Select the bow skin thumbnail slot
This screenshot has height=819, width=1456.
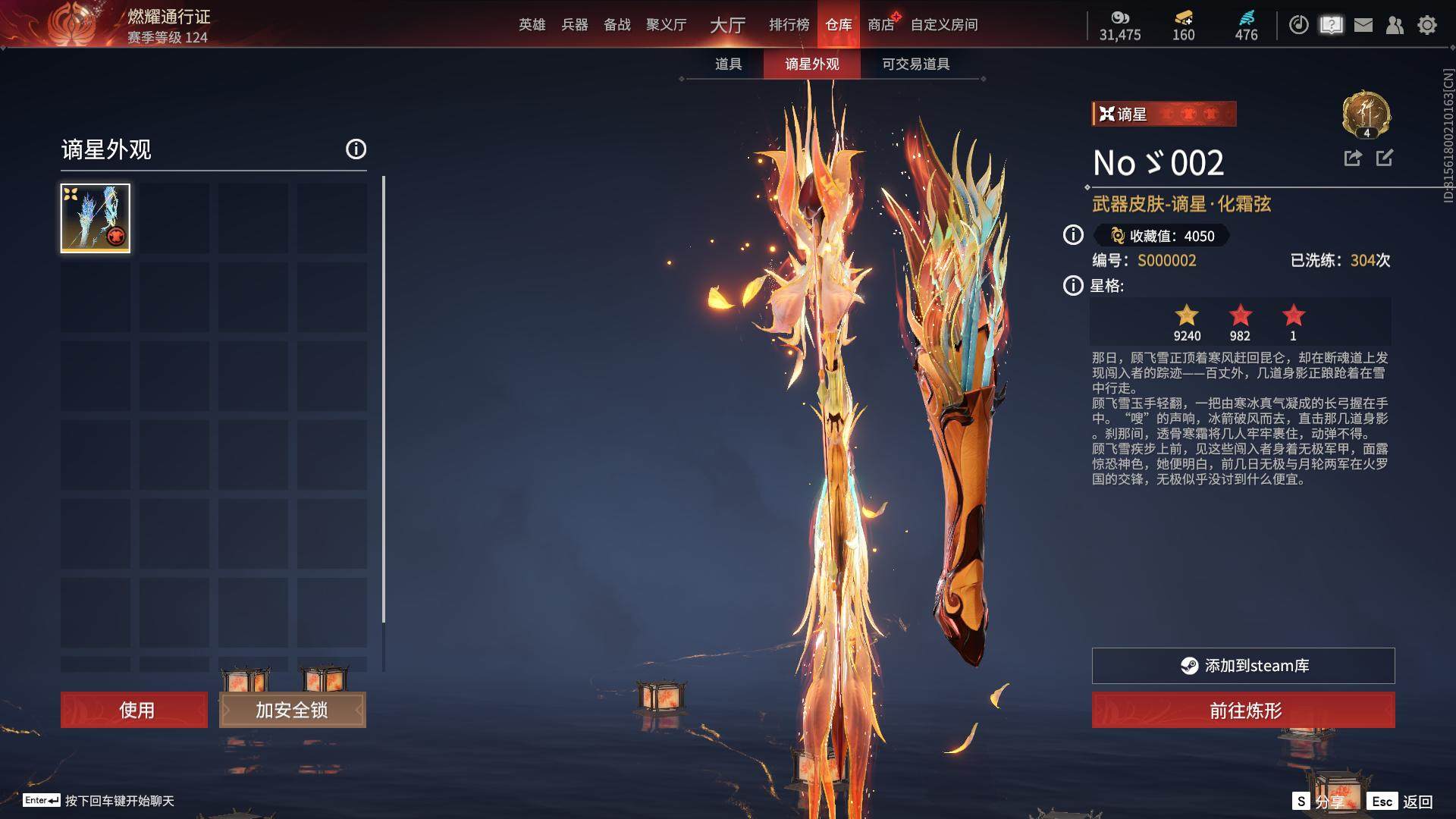click(96, 218)
